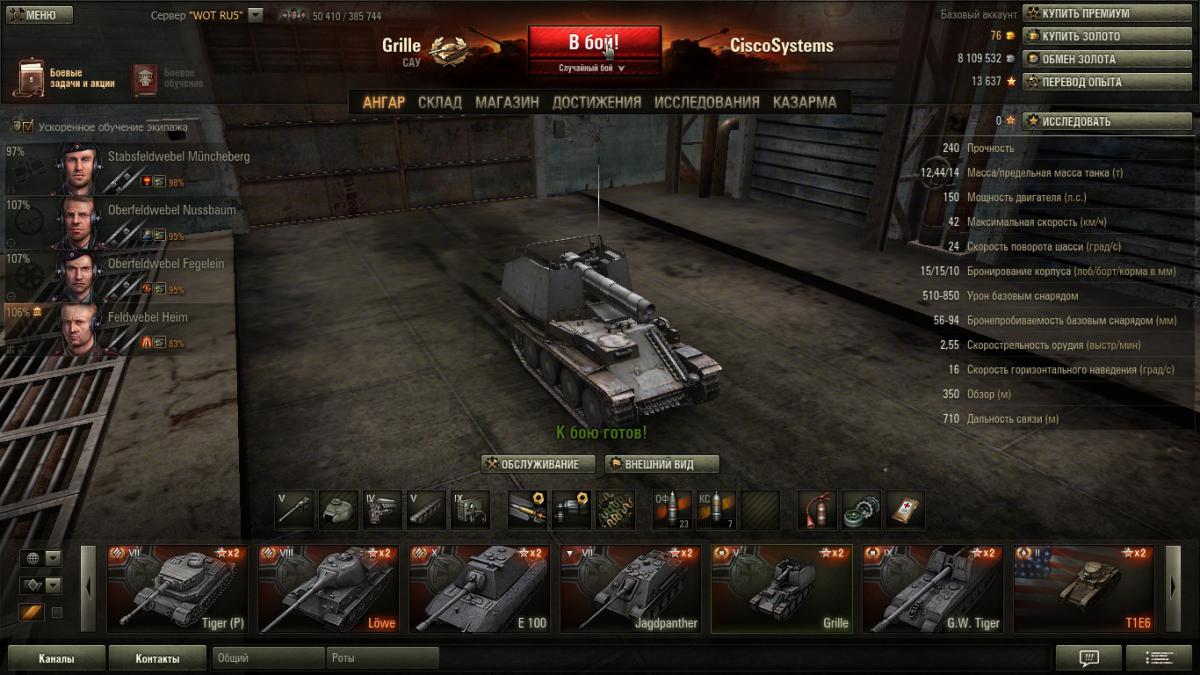Click the КУПИТЬ ПРЕМИУМ button

[1106, 14]
